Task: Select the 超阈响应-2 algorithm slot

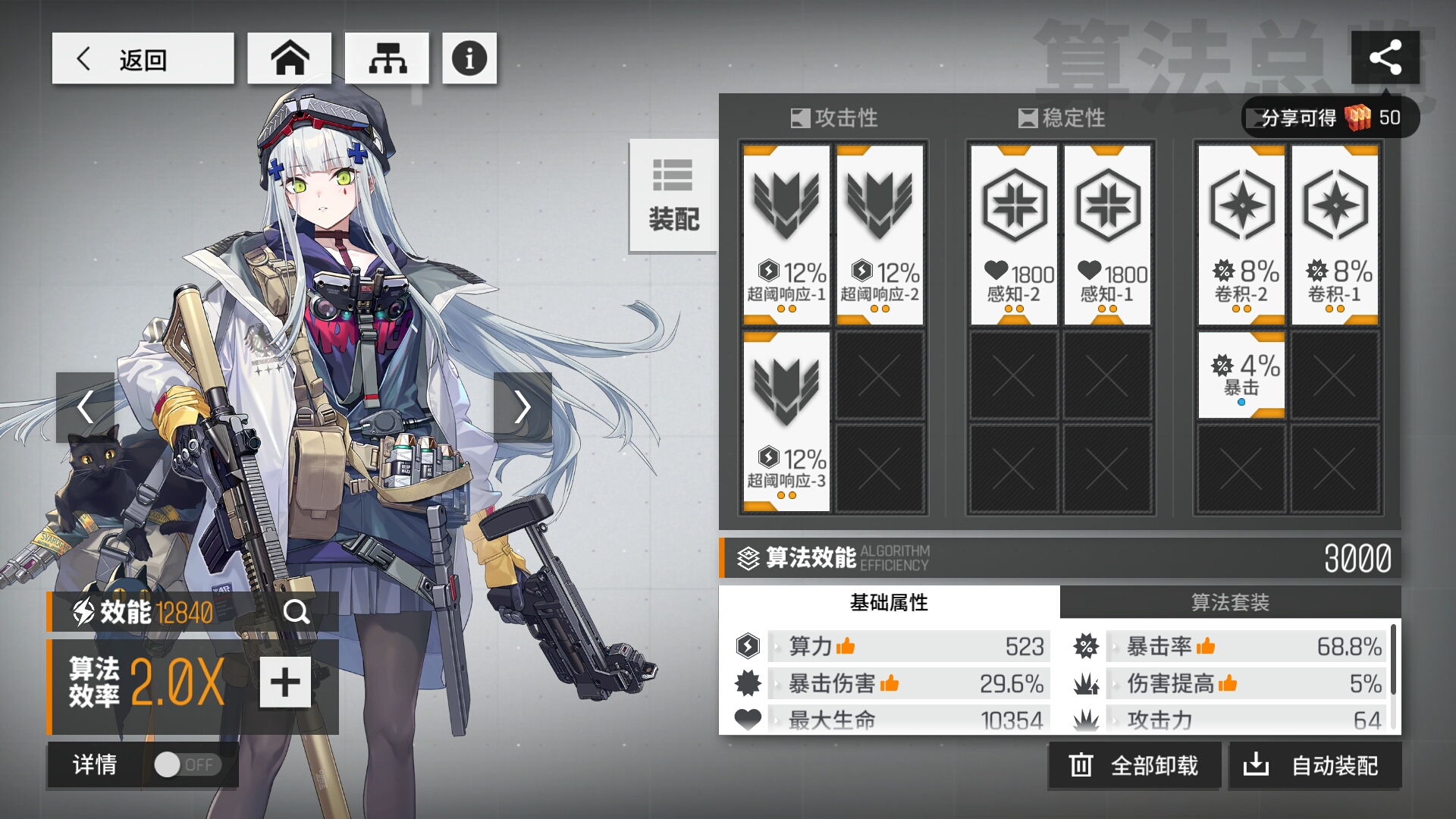Action: (880, 235)
